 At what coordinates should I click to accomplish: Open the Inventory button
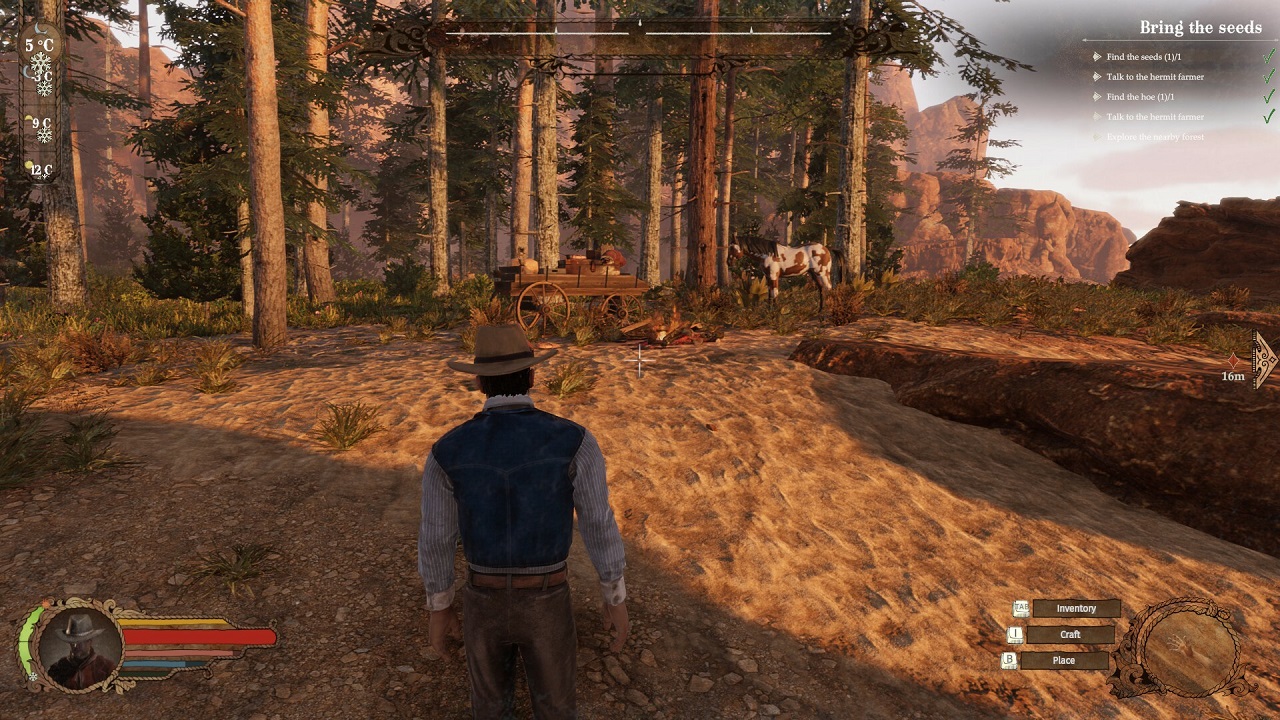[1076, 609]
